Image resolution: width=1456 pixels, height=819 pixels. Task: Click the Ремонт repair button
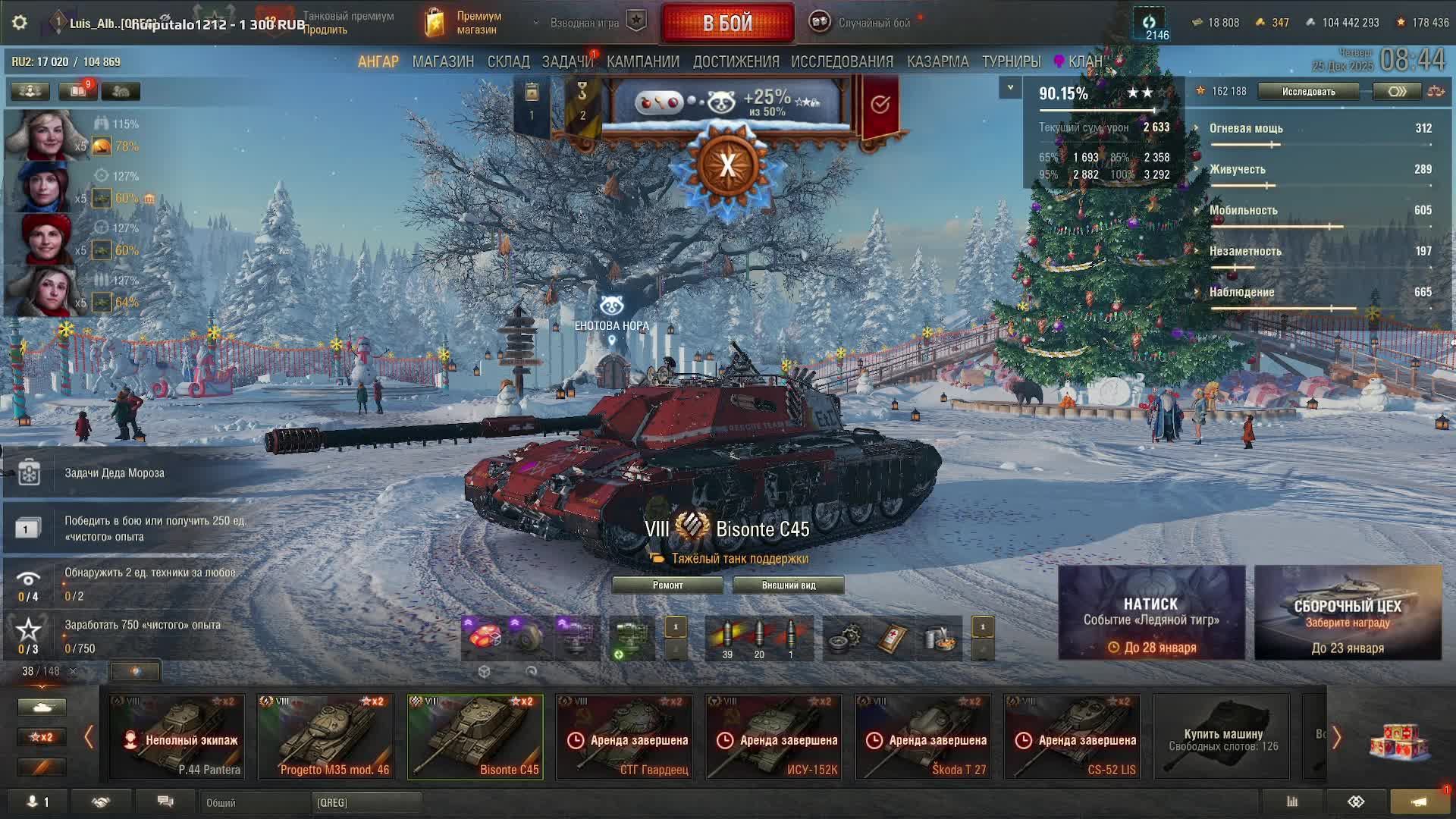click(x=667, y=585)
